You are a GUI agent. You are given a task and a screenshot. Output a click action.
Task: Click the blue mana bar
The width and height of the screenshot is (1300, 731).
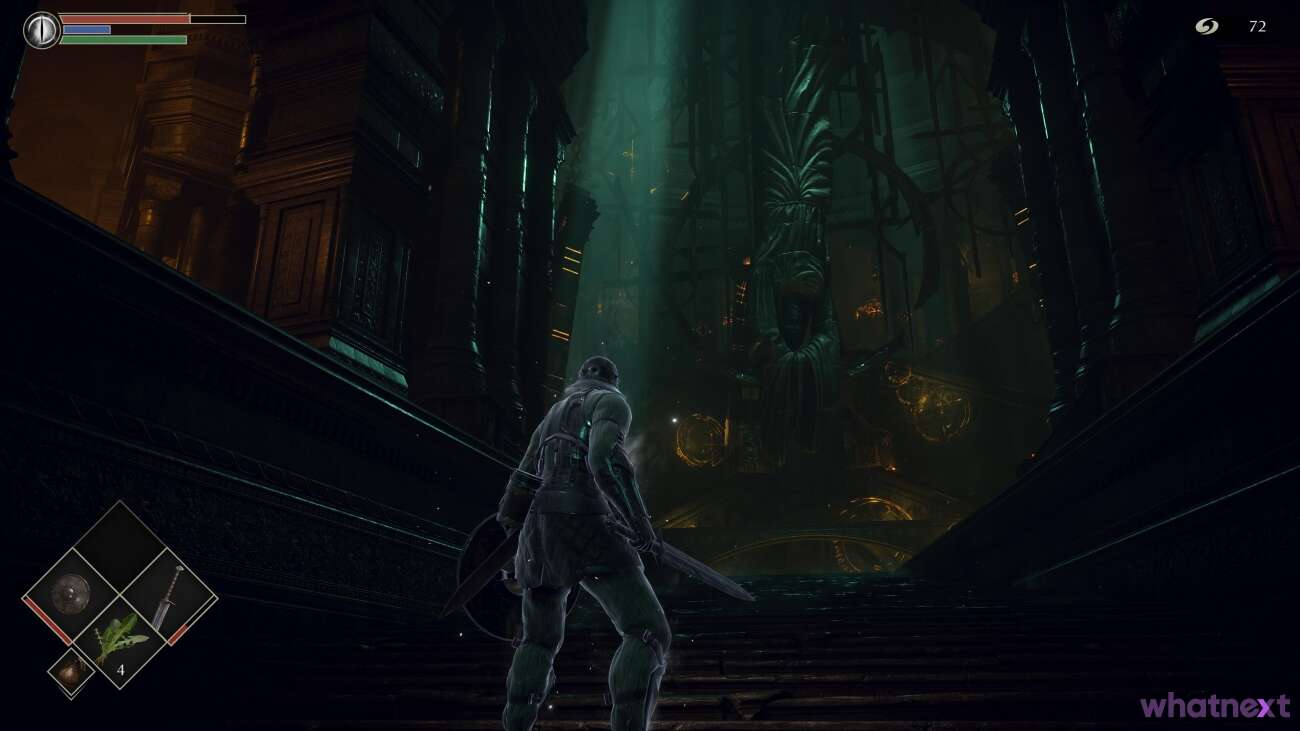point(85,29)
